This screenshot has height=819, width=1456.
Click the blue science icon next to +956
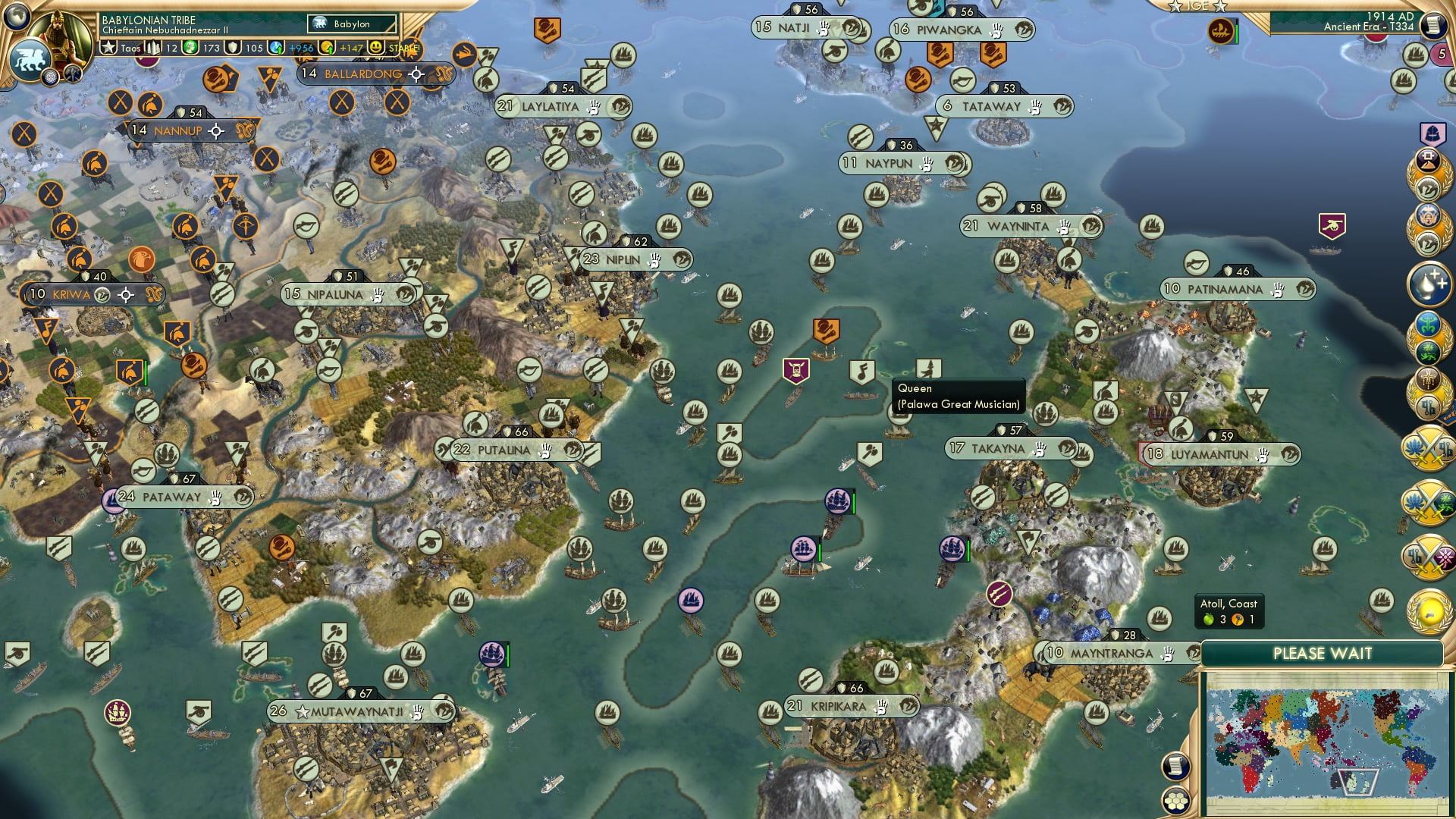pyautogui.click(x=275, y=47)
